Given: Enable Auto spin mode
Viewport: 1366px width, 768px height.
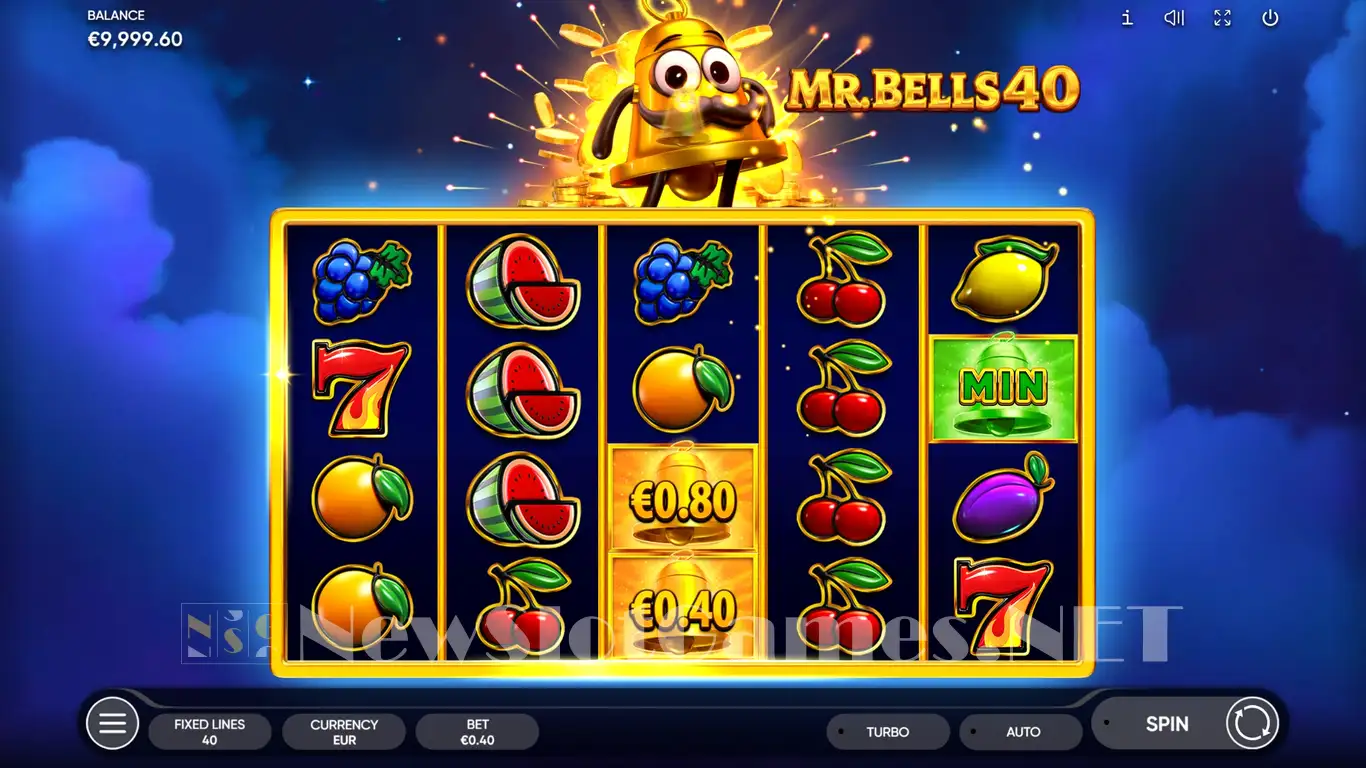Looking at the screenshot, I should (x=1022, y=732).
